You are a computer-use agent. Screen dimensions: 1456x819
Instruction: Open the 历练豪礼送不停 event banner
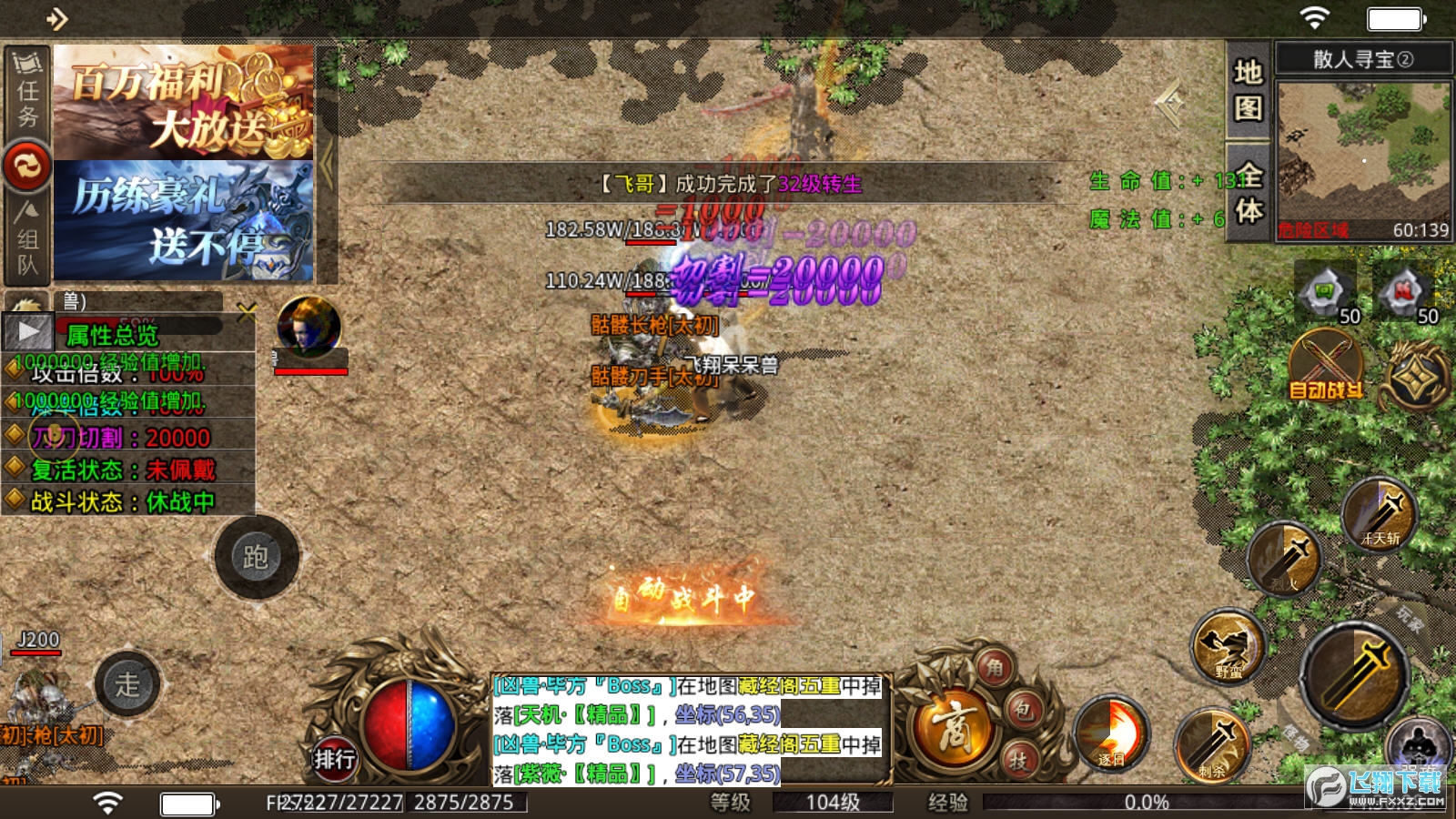coord(184,221)
